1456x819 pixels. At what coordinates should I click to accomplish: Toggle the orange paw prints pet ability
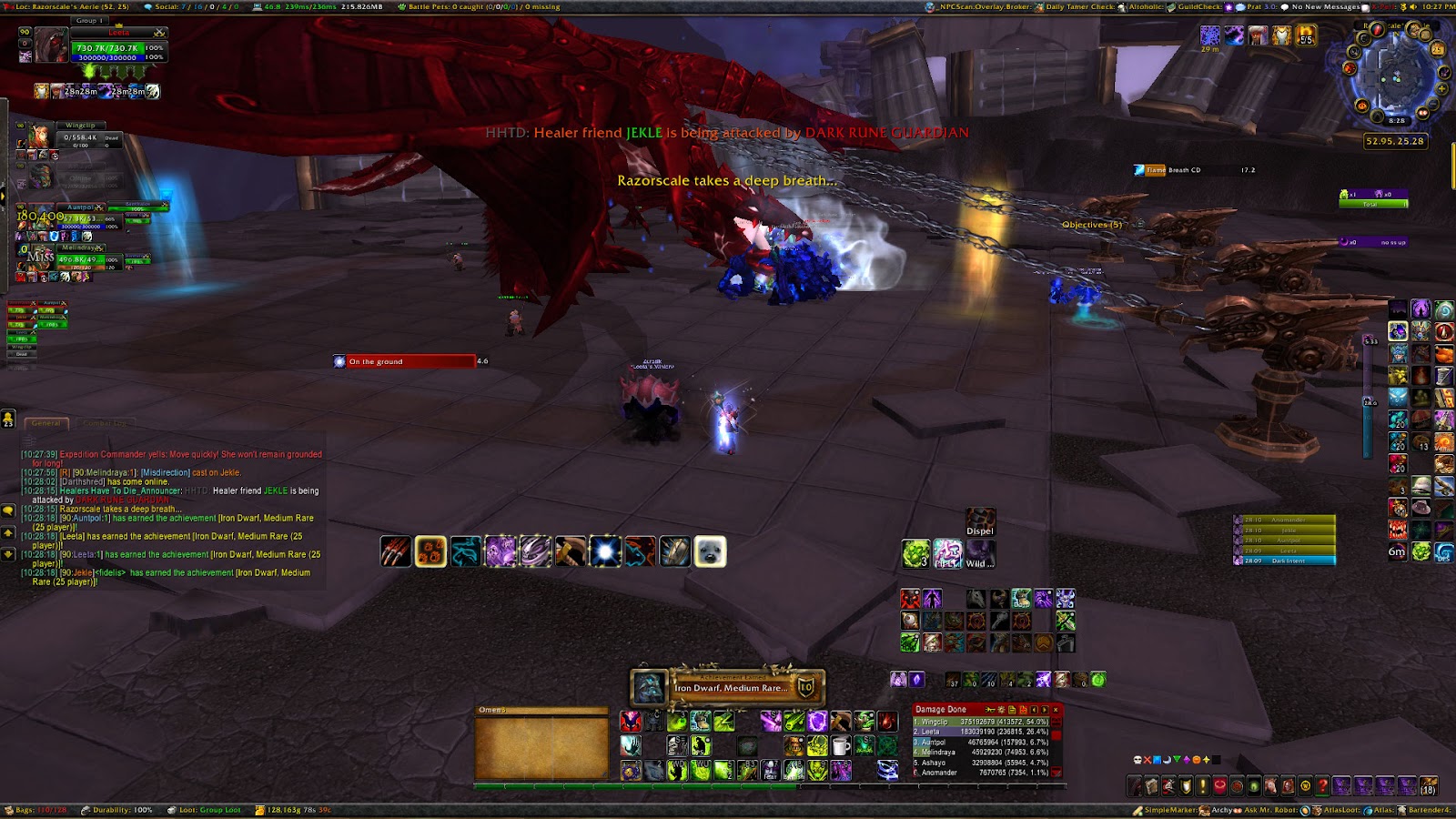click(430, 551)
